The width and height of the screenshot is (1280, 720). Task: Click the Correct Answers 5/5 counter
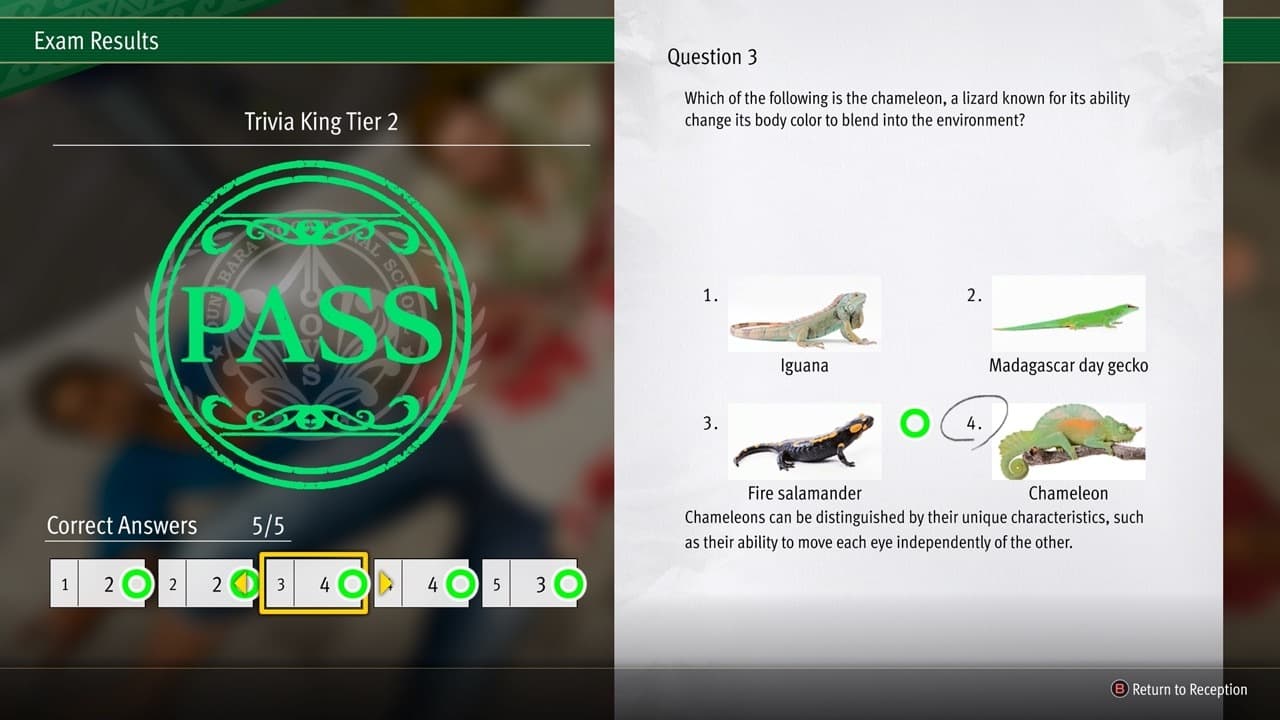click(x=168, y=525)
